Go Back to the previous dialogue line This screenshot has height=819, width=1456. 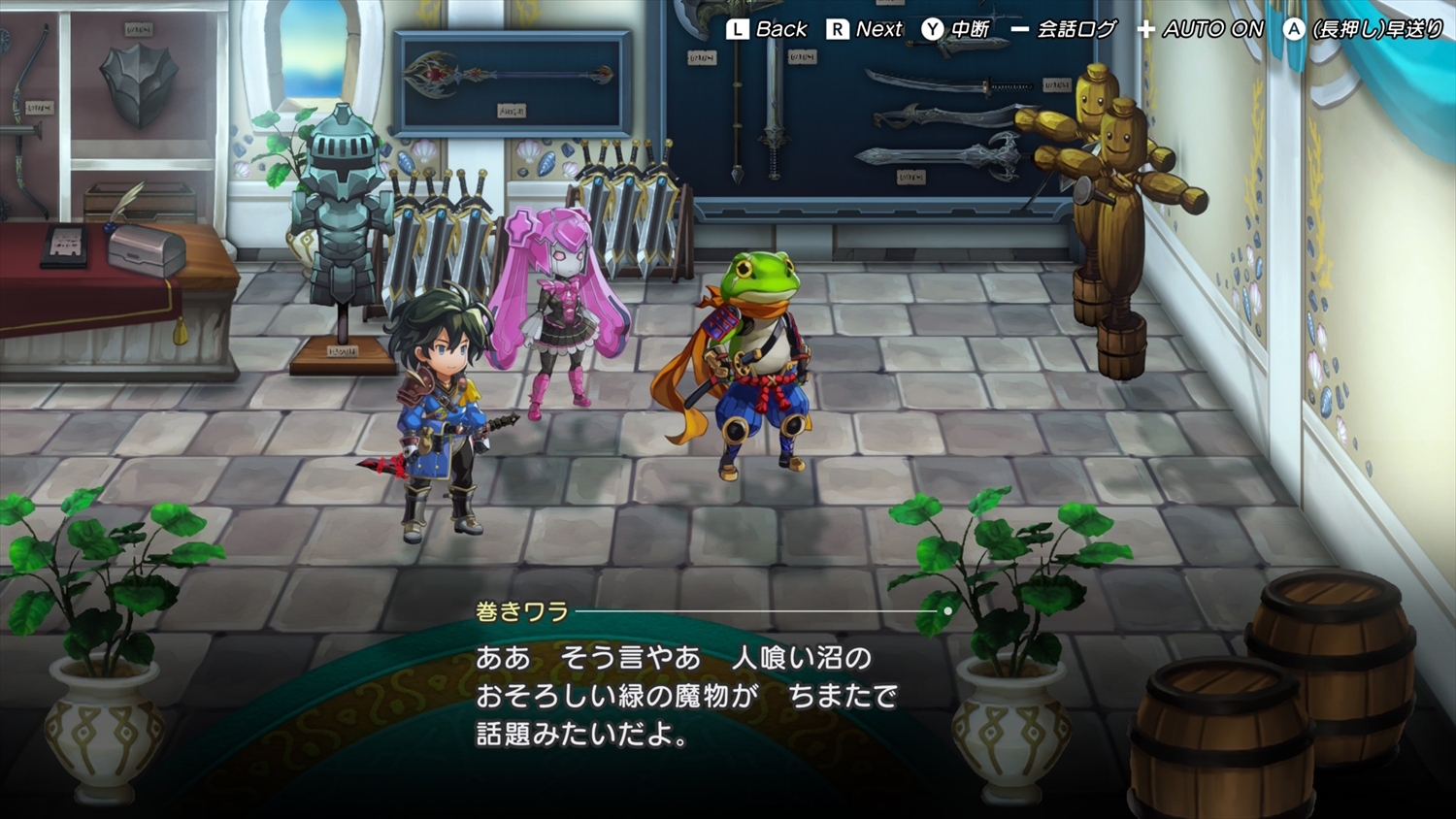coord(767,29)
